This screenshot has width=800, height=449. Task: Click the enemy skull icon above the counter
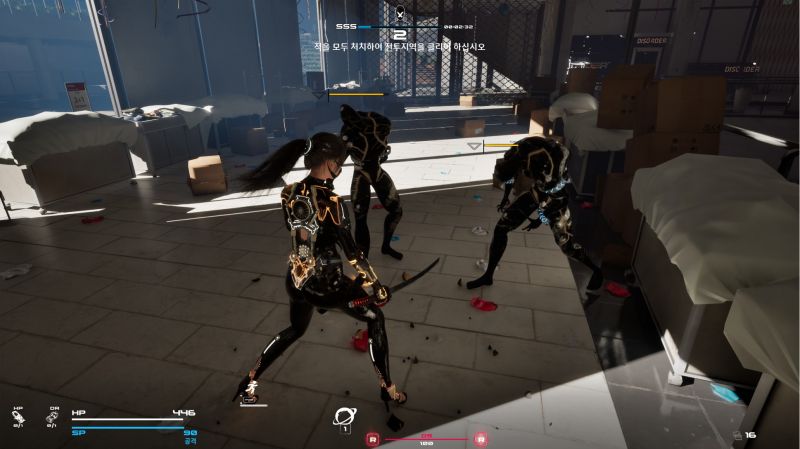tap(400, 13)
